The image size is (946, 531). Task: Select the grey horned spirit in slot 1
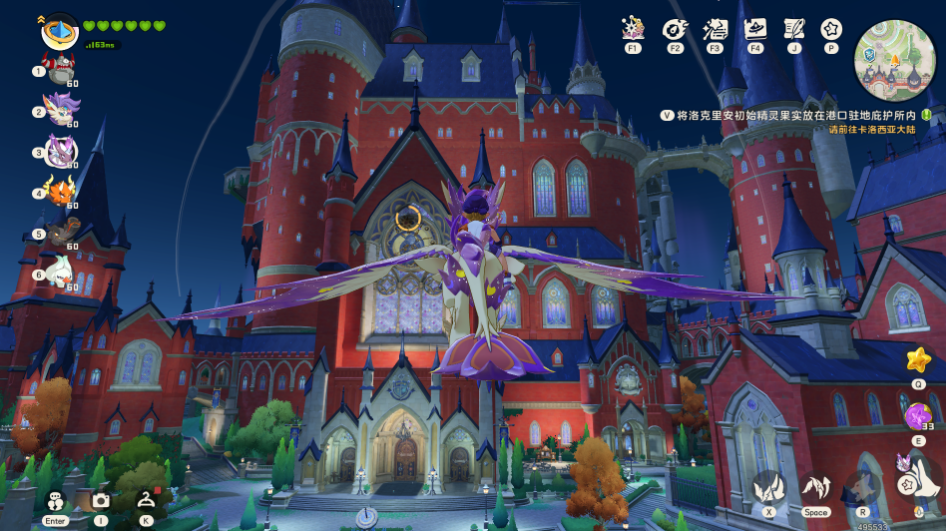(61, 70)
